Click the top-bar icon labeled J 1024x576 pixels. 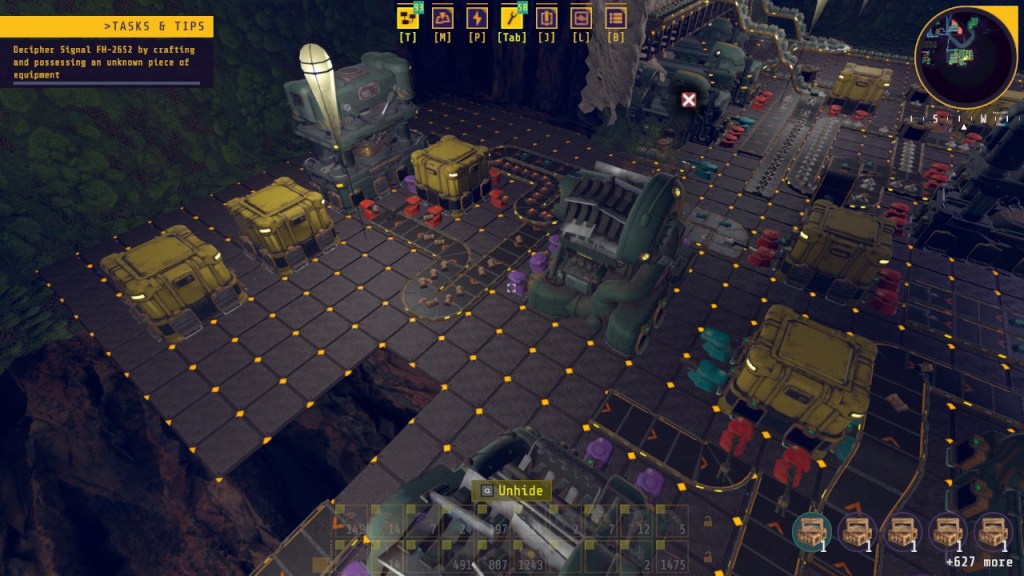[x=546, y=18]
